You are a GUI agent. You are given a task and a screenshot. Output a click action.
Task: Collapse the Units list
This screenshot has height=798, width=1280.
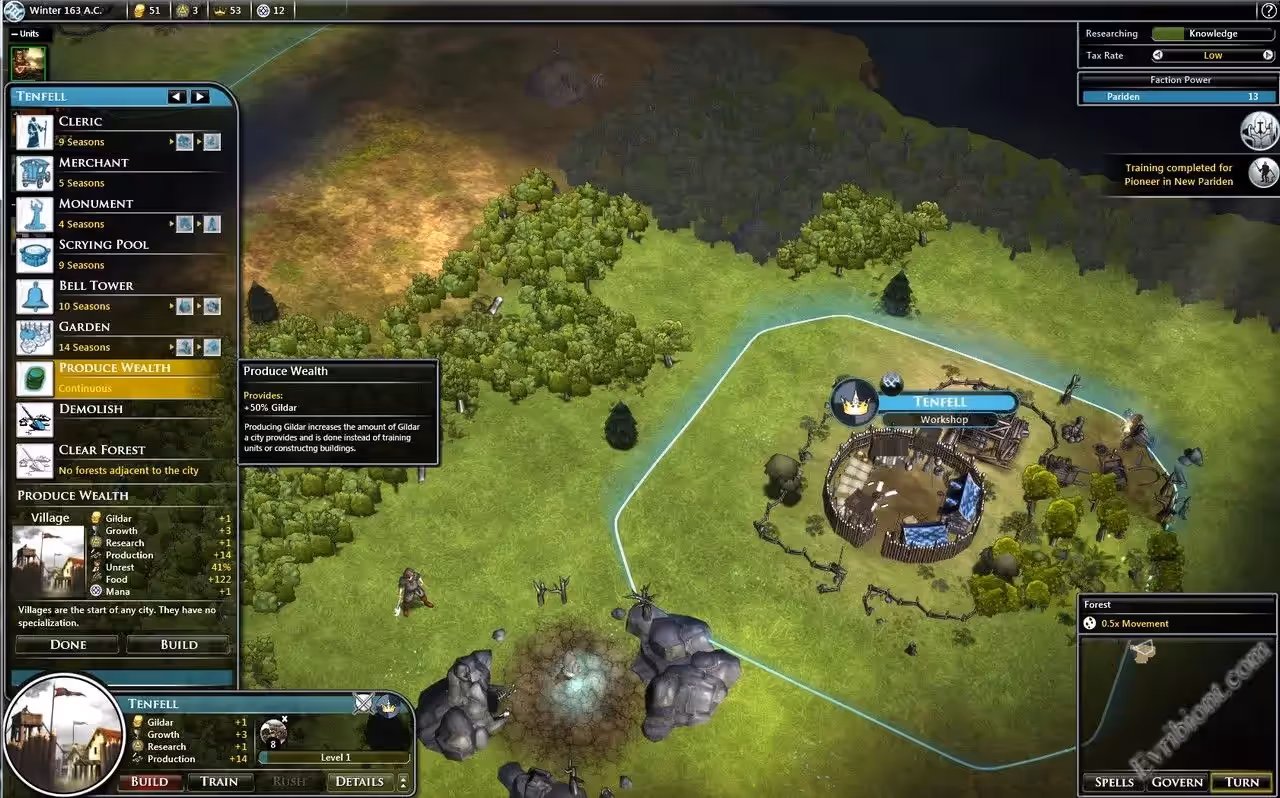tap(16, 33)
